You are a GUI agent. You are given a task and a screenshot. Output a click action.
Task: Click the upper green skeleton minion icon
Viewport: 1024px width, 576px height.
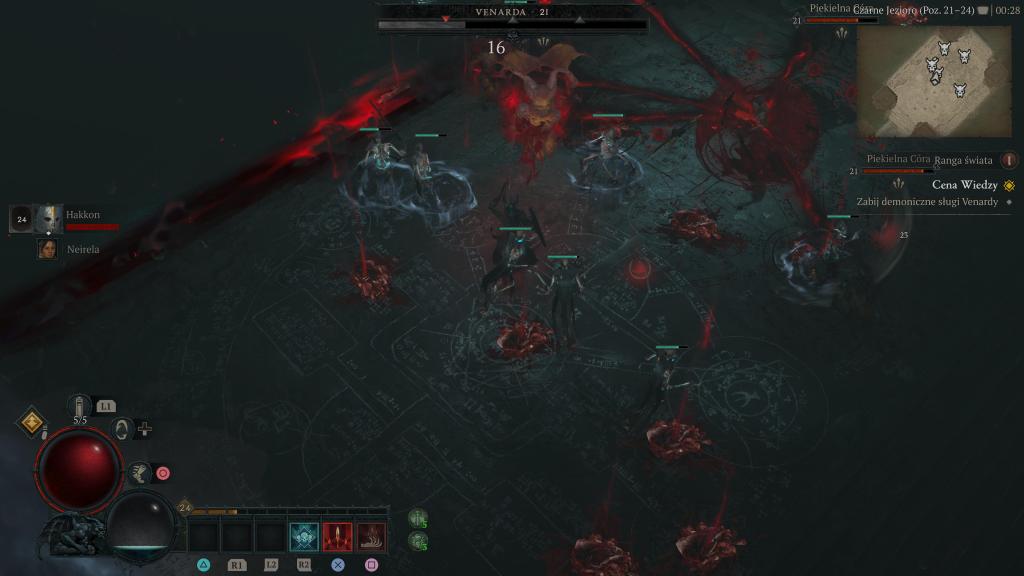[x=418, y=518]
